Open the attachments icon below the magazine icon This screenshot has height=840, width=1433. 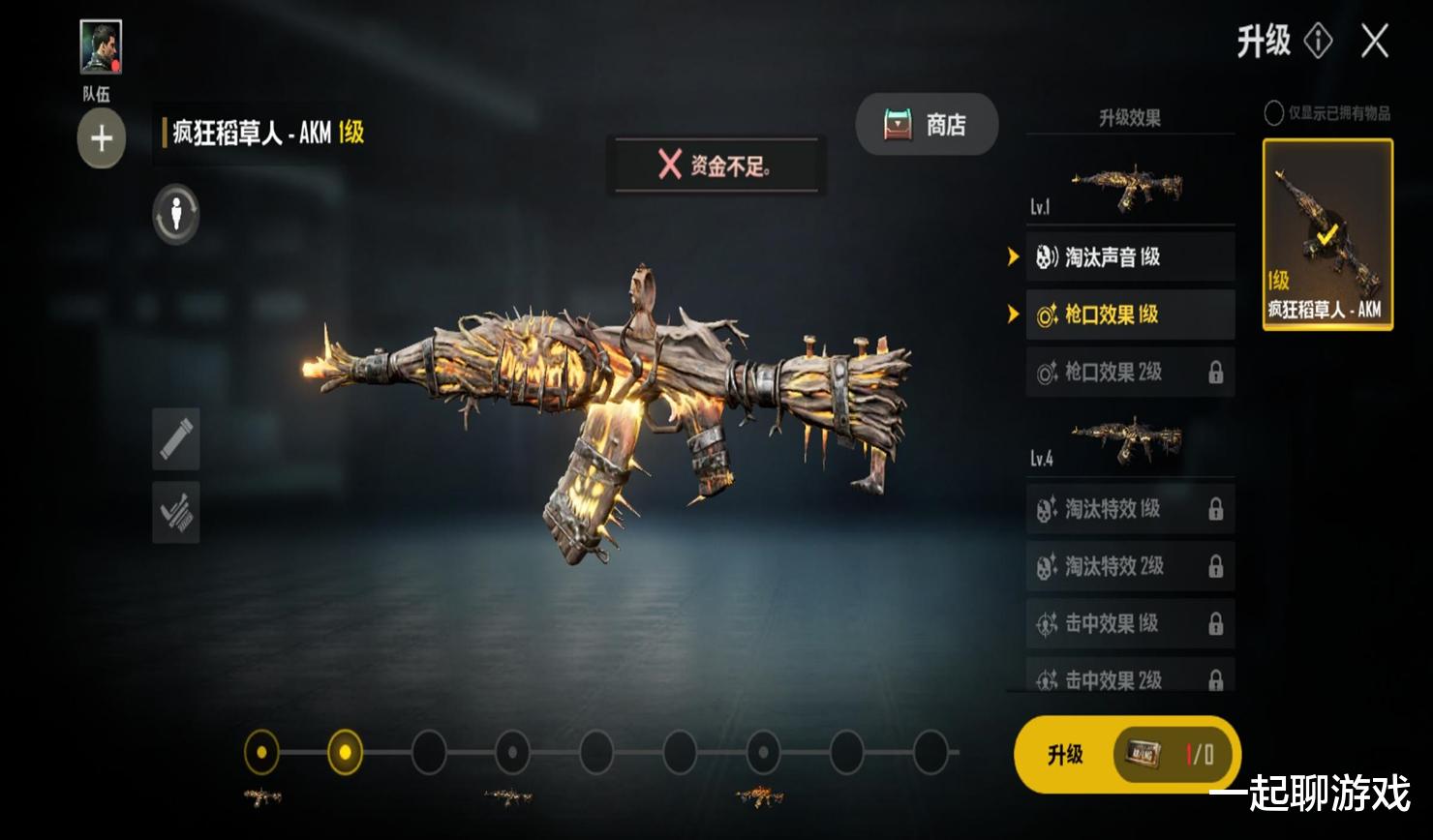click(x=176, y=512)
